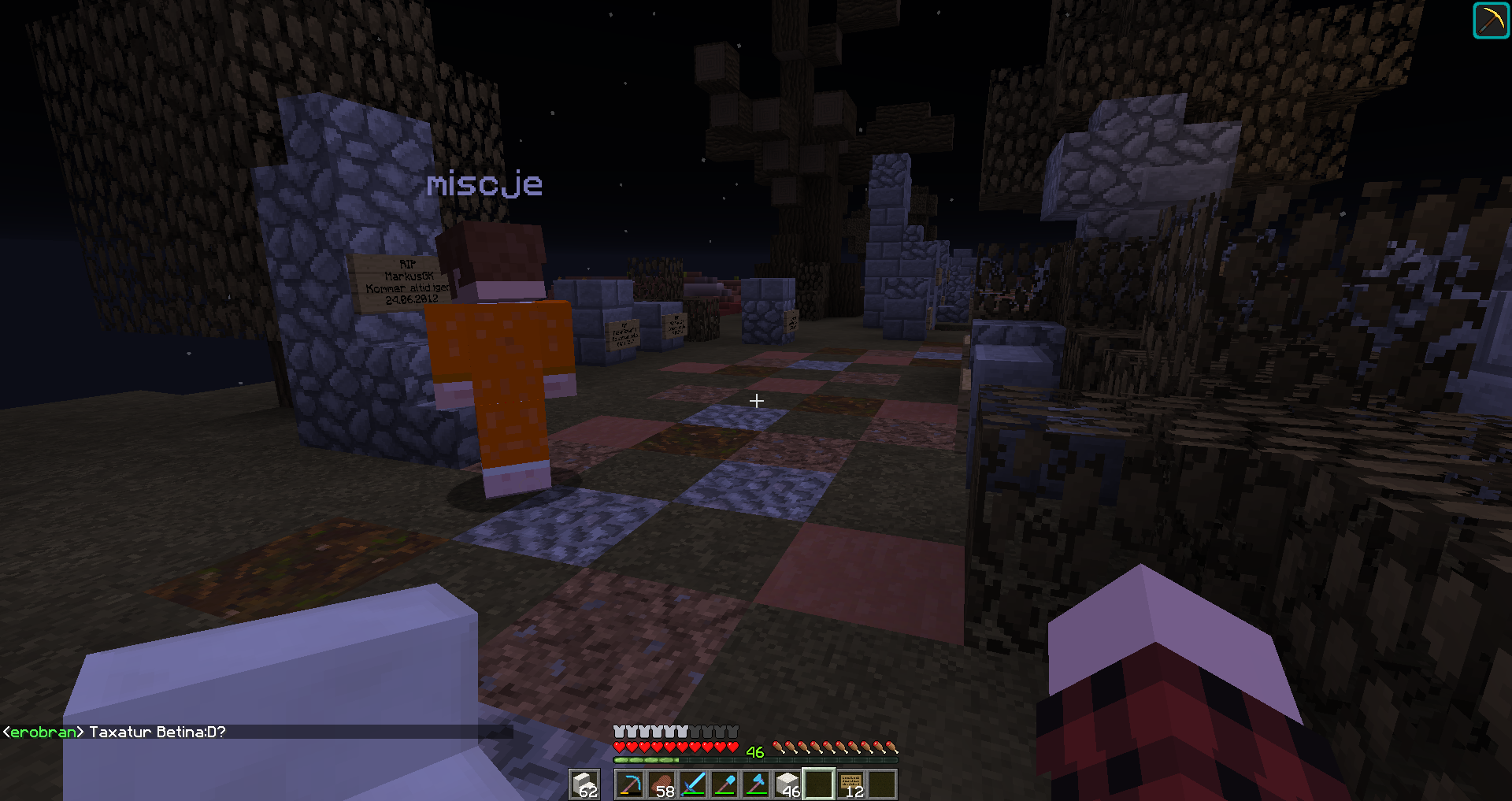
Task: Choose the diamond sword in the hotbar
Action: pos(693,784)
